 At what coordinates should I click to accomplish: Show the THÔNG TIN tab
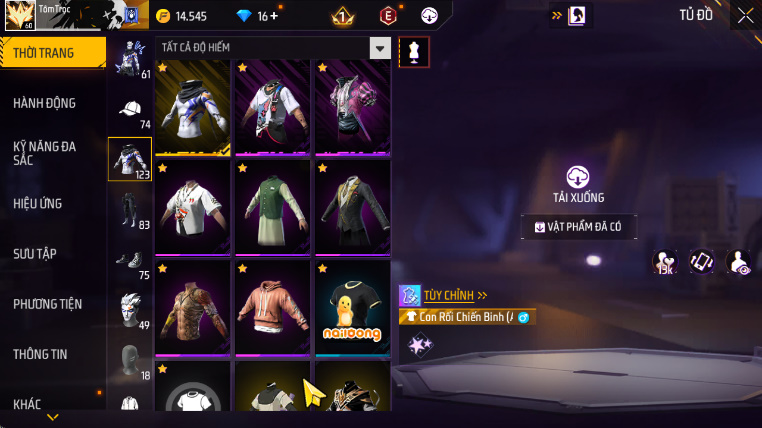[x=41, y=354]
